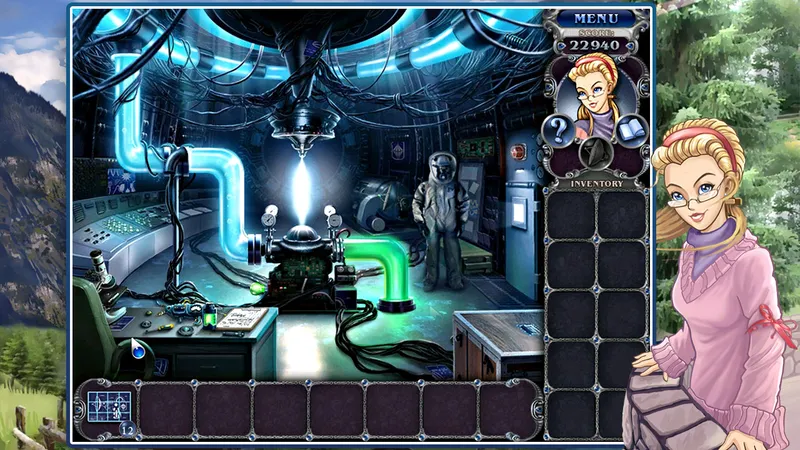Open the game Menu

pos(597,18)
